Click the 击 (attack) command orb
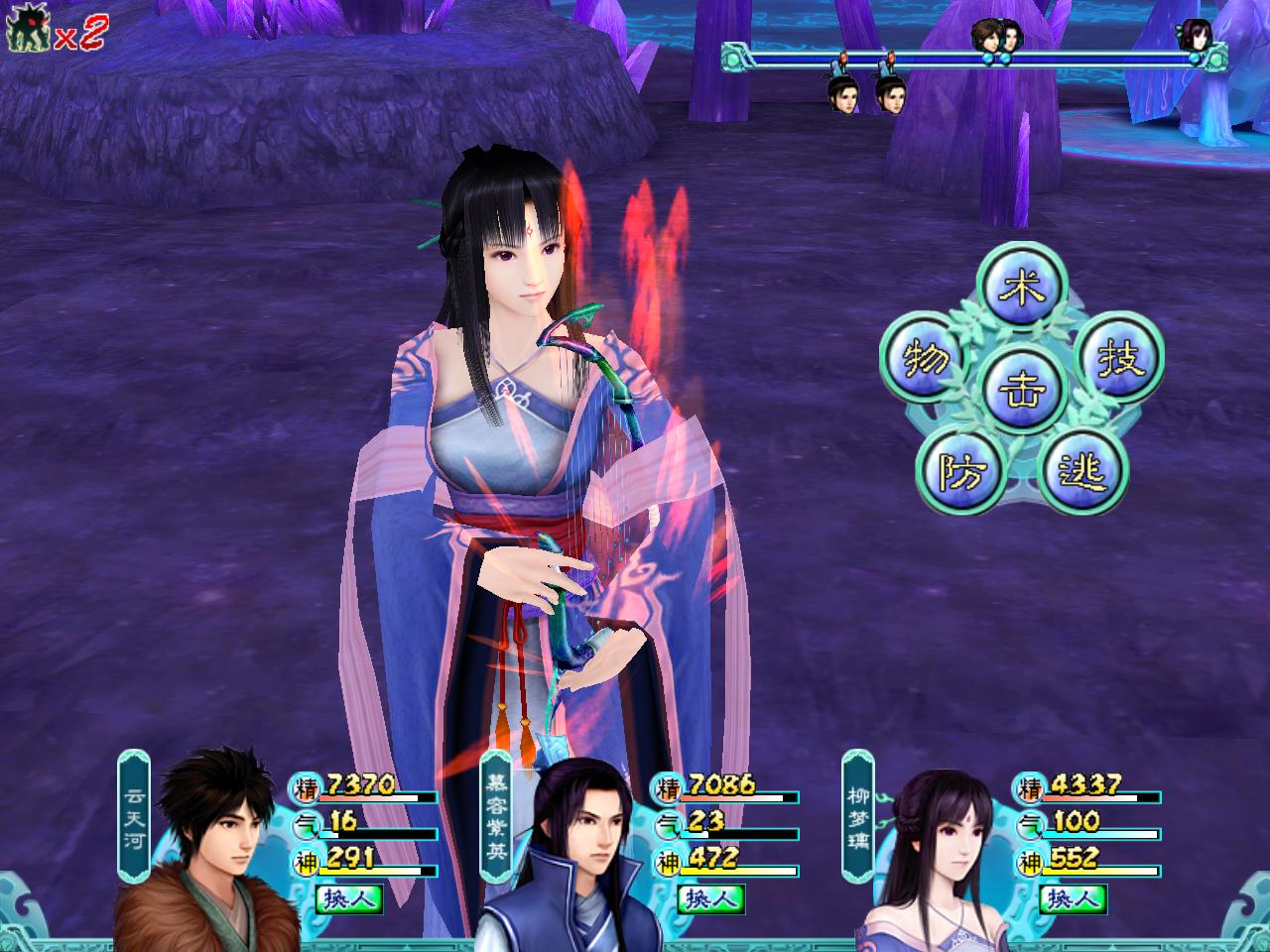Viewport: 1270px width, 952px height. 1020,387
